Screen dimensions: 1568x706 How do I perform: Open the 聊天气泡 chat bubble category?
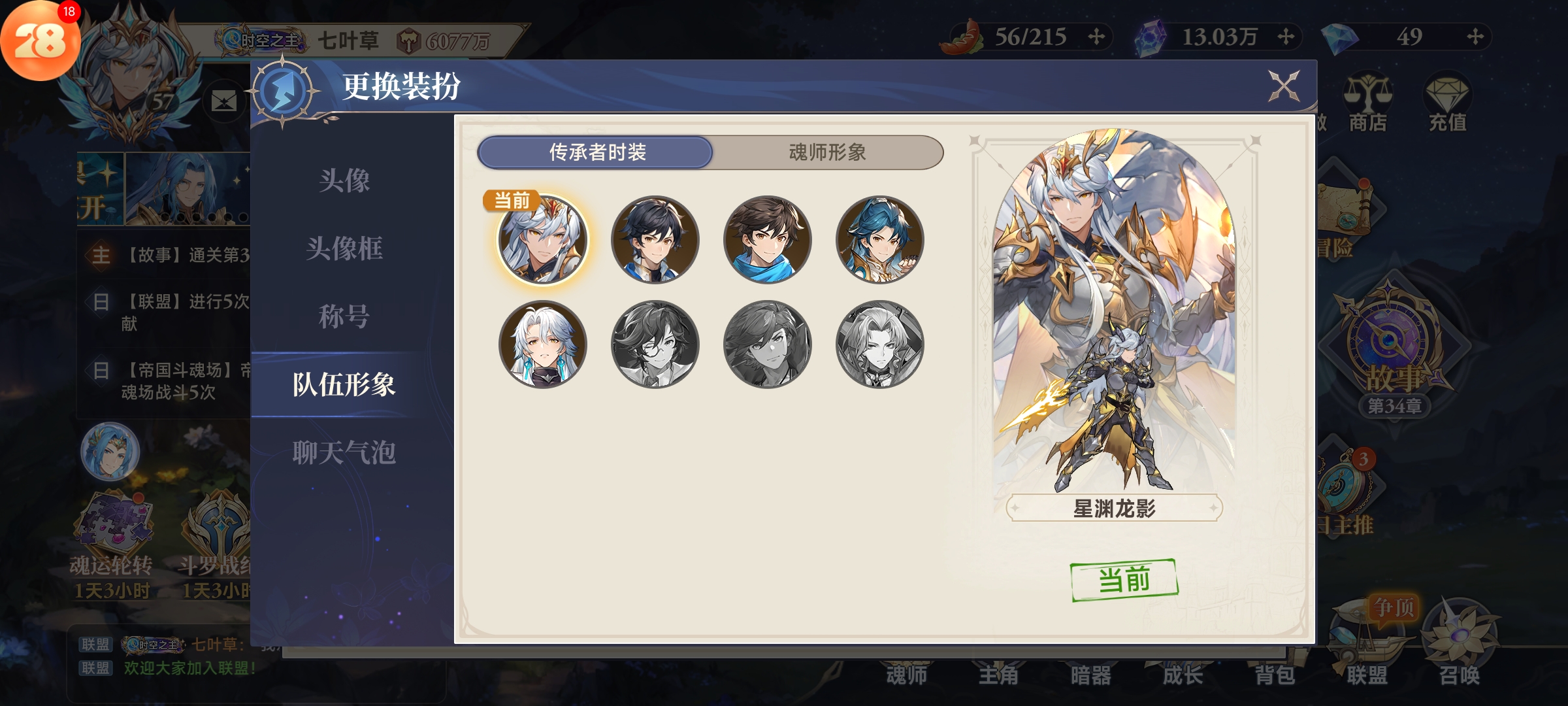344,452
